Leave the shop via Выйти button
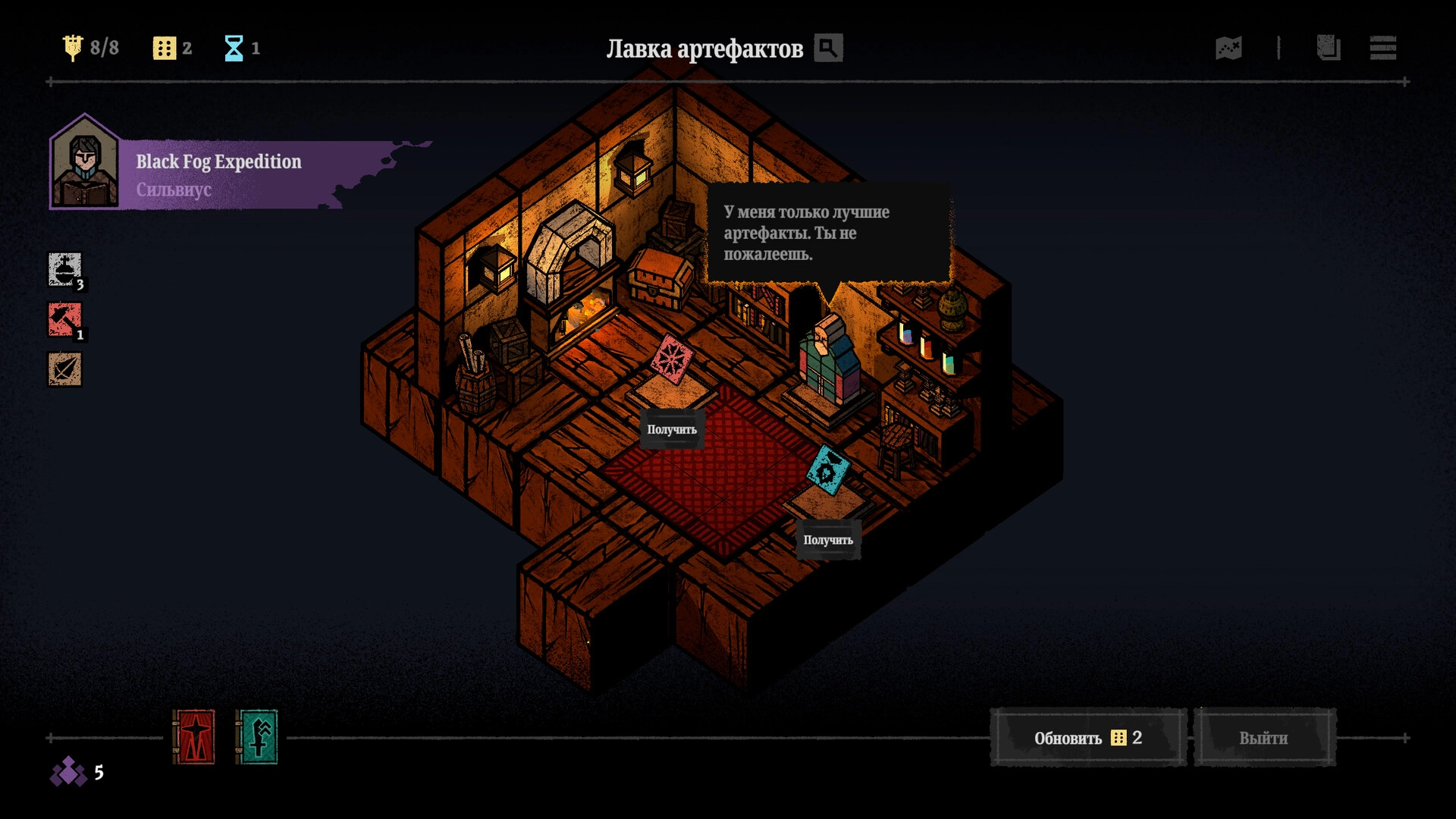This screenshot has width=1456, height=819. (x=1263, y=738)
